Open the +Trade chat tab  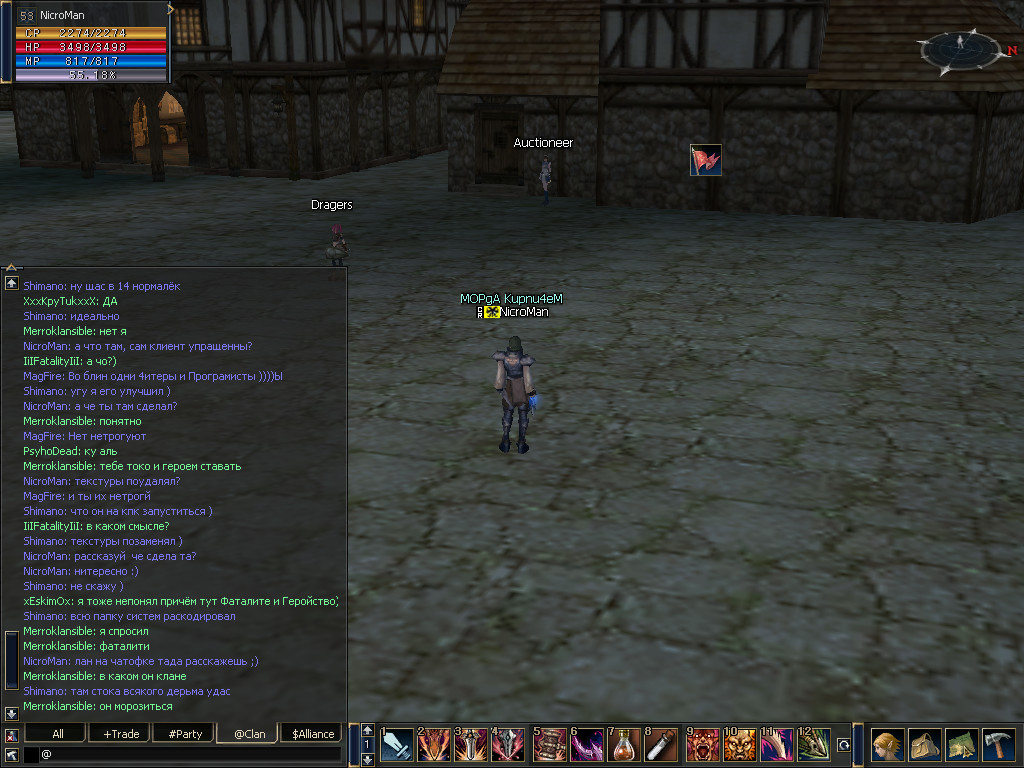tap(121, 734)
